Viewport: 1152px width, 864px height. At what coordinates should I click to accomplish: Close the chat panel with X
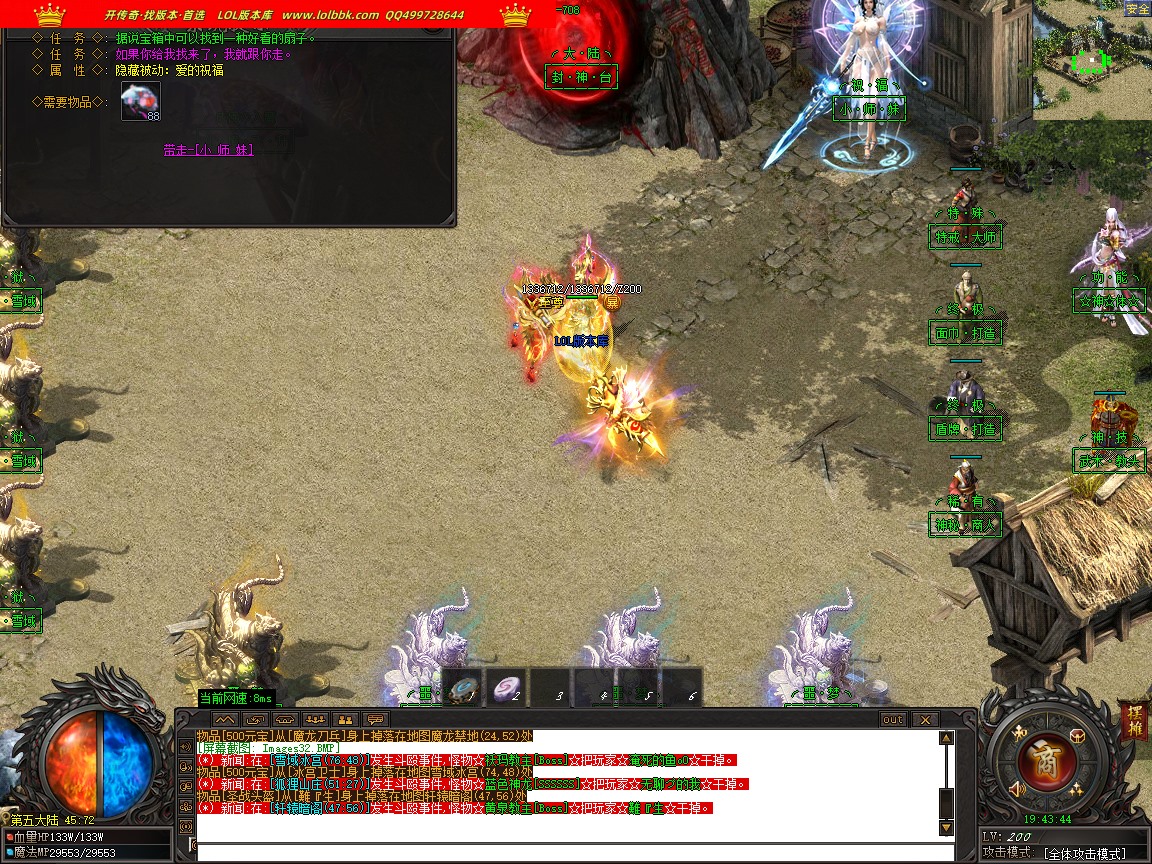pyautogui.click(x=924, y=720)
